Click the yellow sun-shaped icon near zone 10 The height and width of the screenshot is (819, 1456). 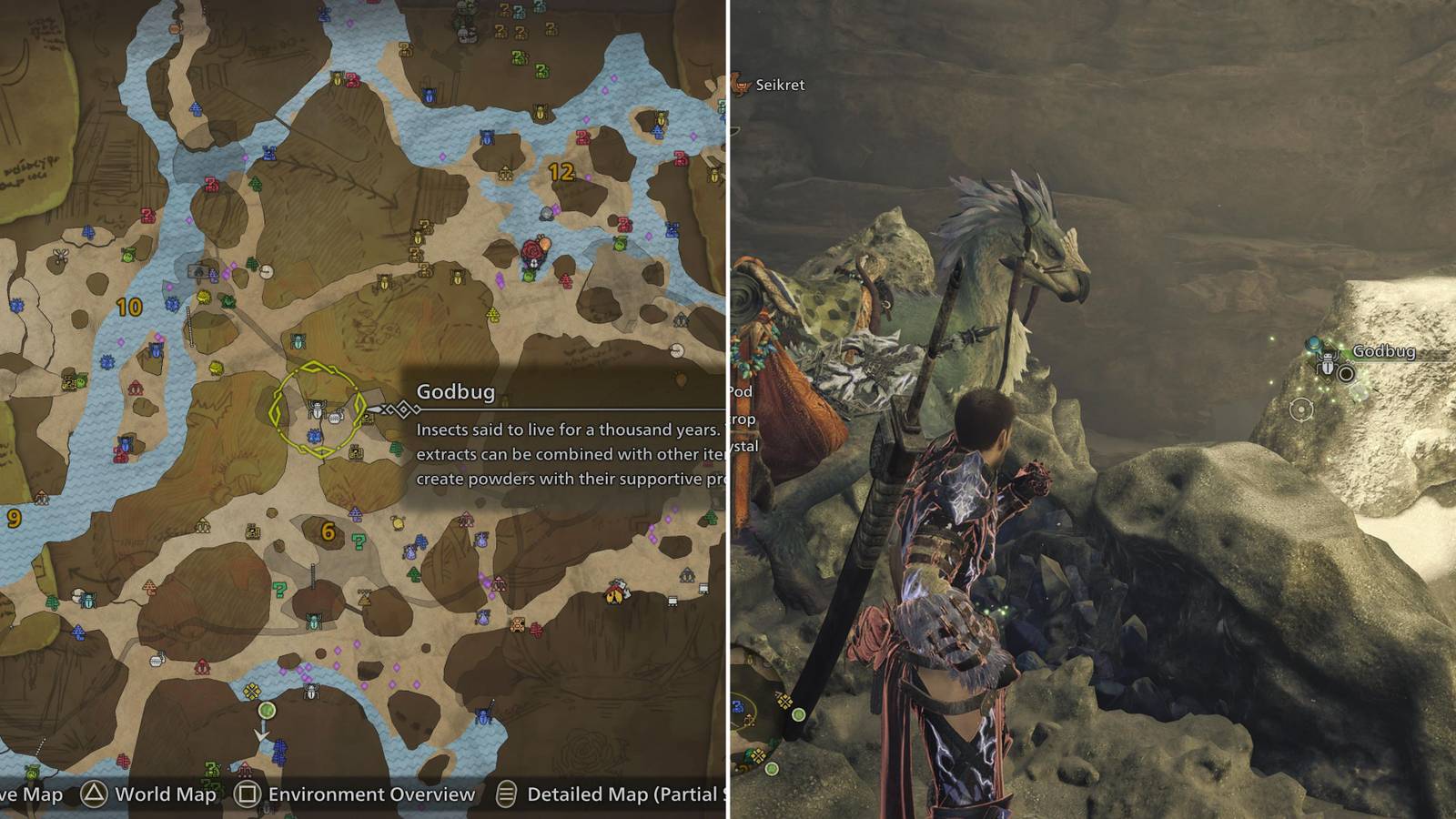[x=205, y=296]
